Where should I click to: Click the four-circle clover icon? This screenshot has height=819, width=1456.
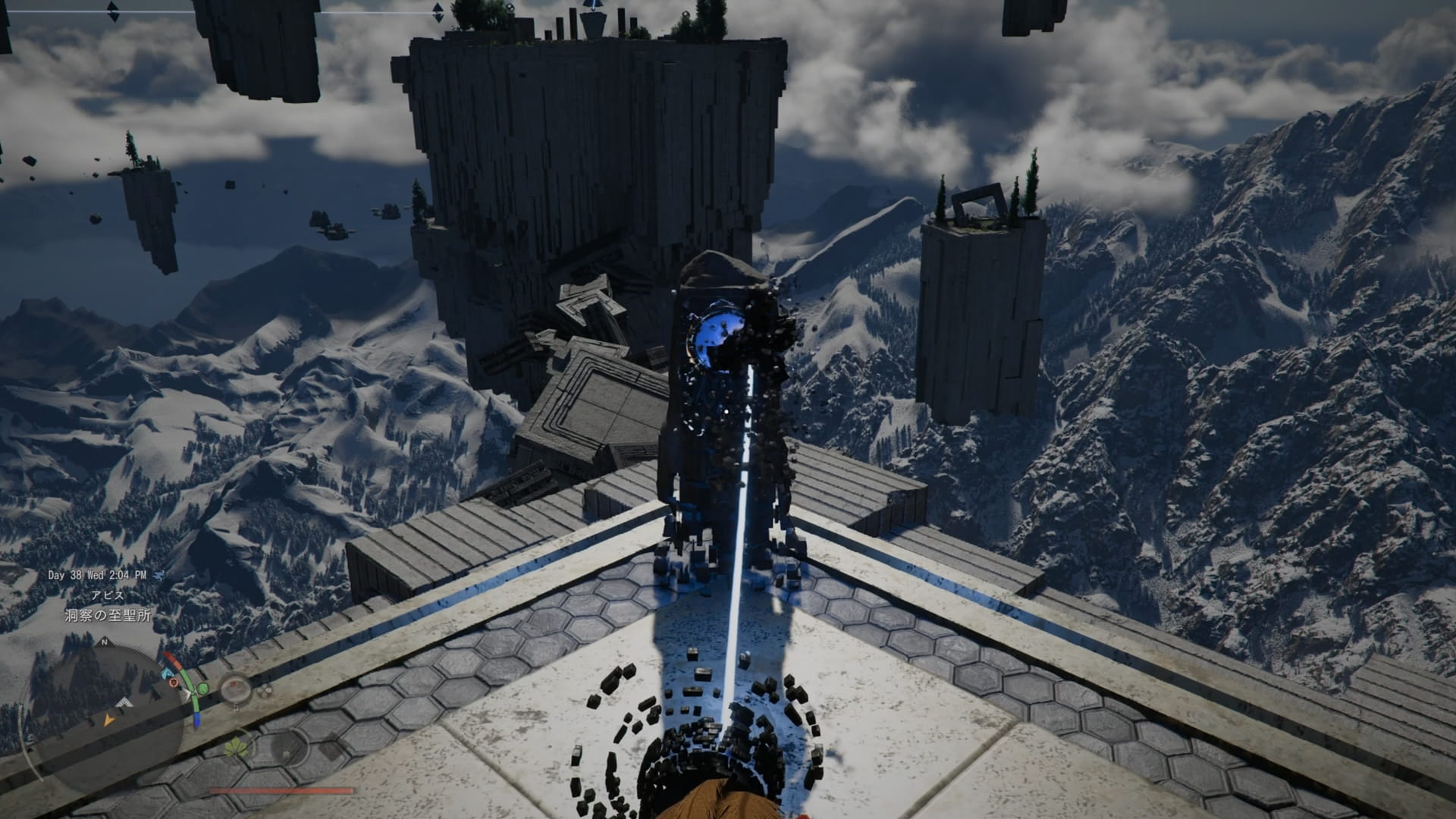pyautogui.click(x=263, y=692)
